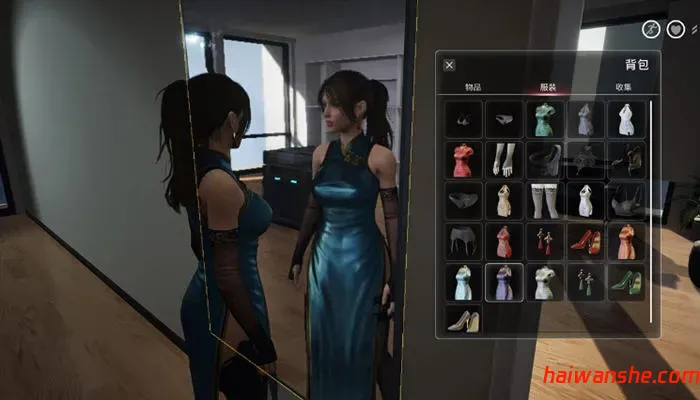The height and width of the screenshot is (400, 700).
Task: Pick the red tassel earrings
Action: point(545,241)
